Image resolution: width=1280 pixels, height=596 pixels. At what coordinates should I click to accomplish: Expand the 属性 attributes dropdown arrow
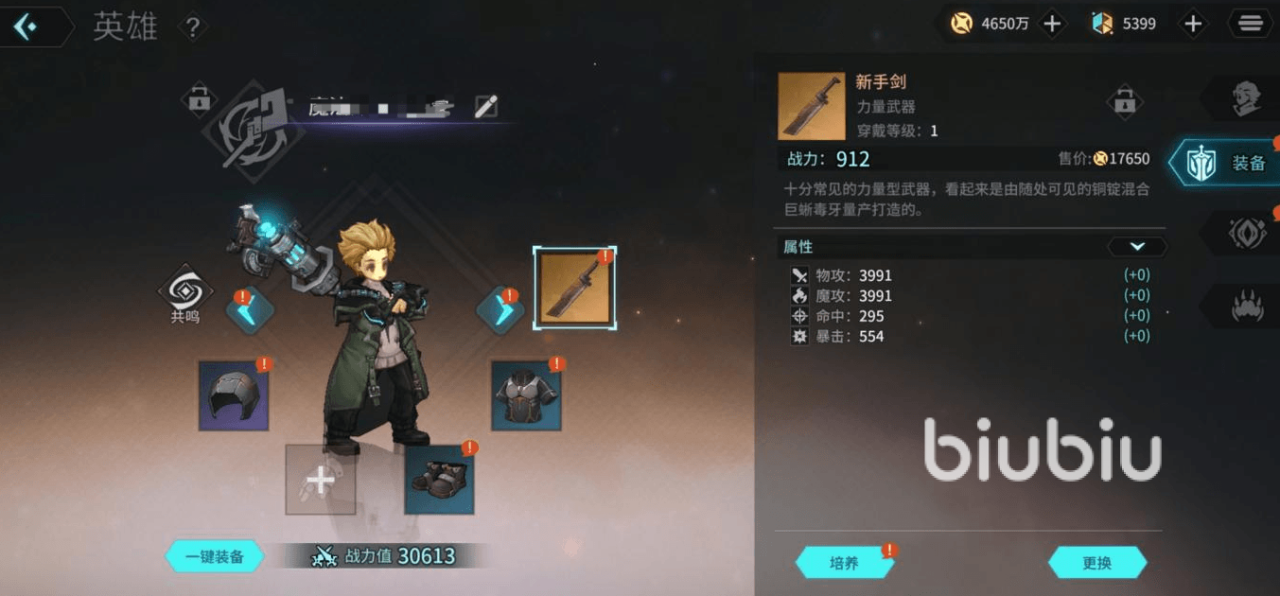click(1136, 246)
